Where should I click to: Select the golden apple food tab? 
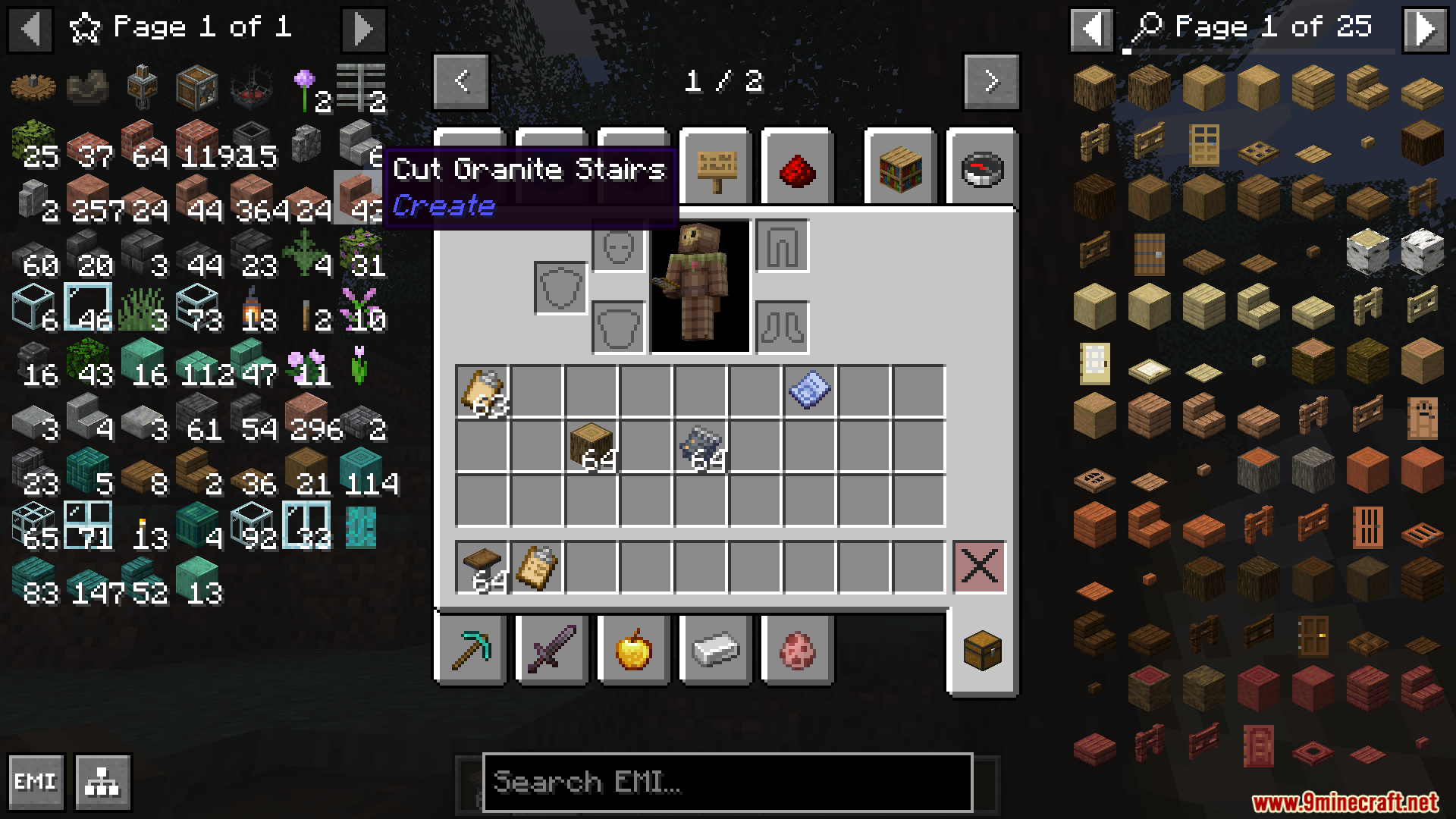click(634, 651)
